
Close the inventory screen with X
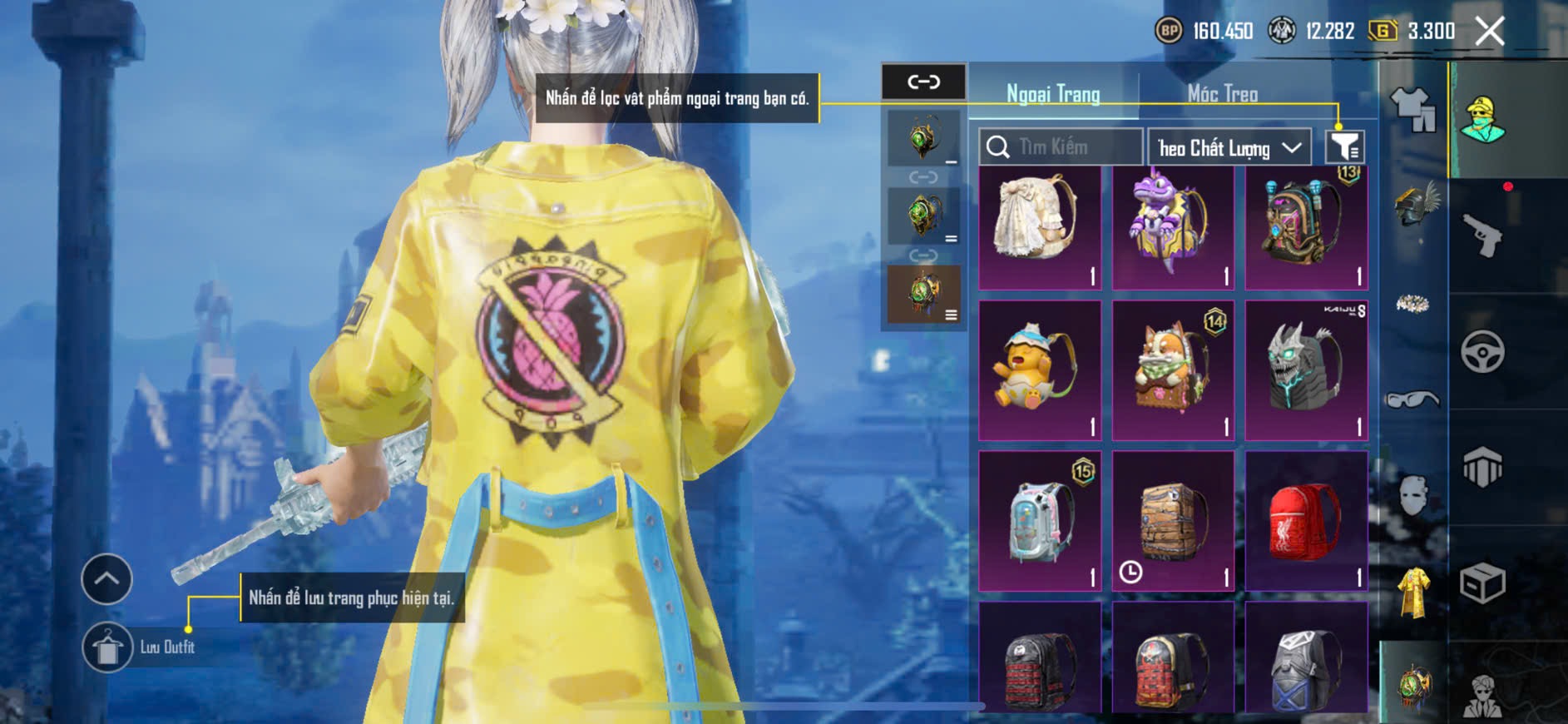pos(1489,32)
